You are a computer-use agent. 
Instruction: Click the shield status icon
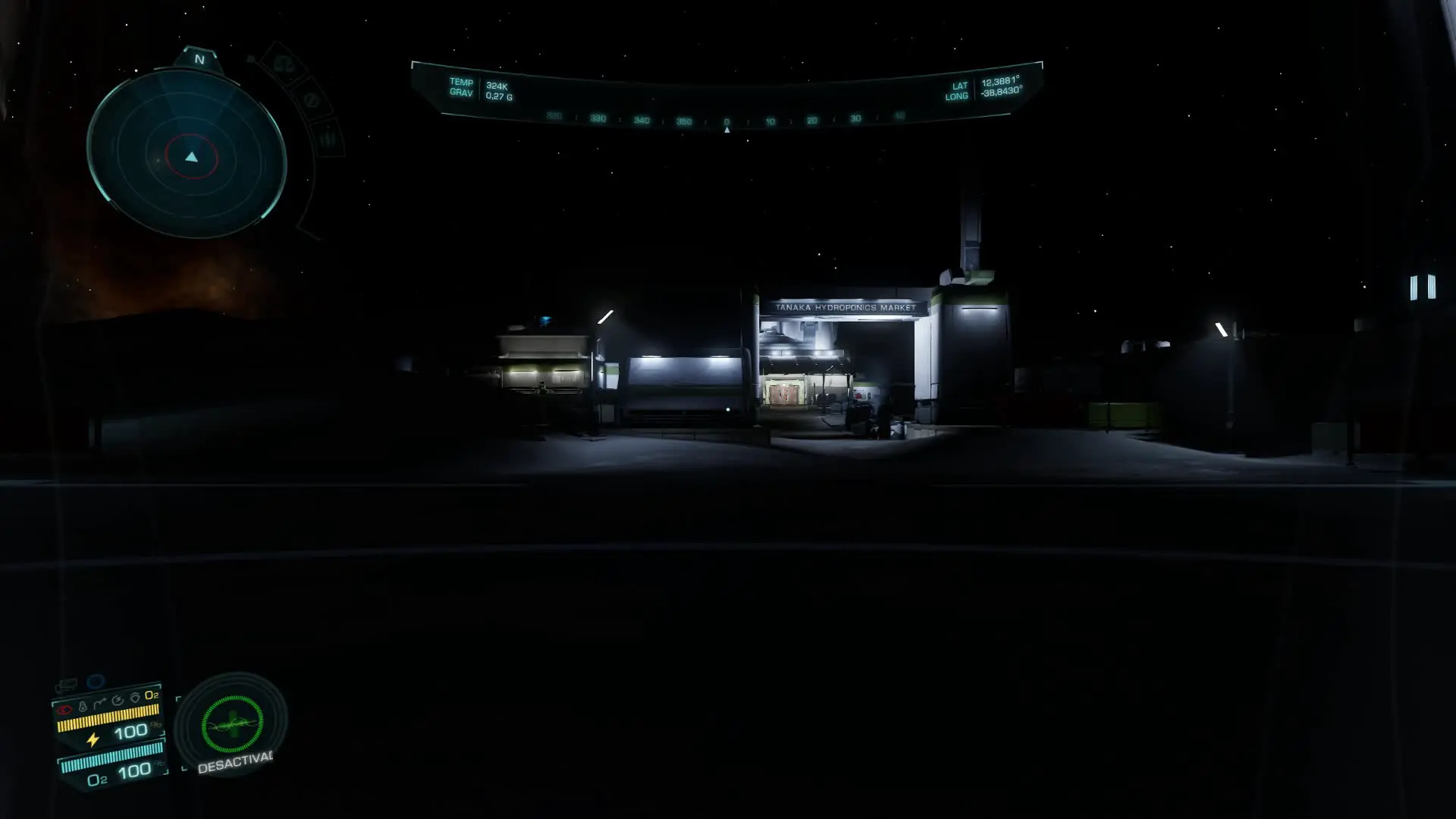coord(135,698)
